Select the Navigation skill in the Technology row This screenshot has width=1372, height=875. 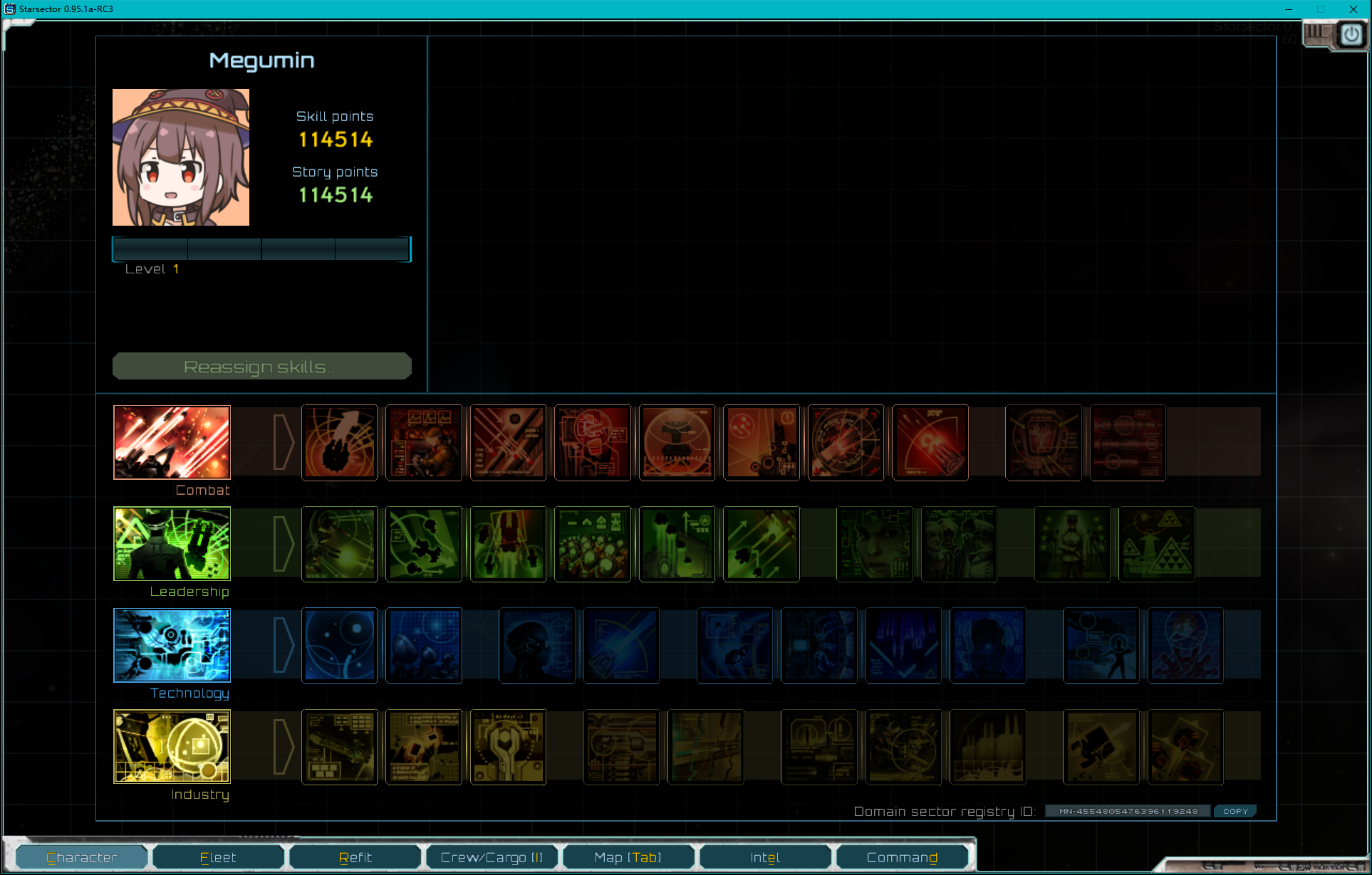click(339, 645)
